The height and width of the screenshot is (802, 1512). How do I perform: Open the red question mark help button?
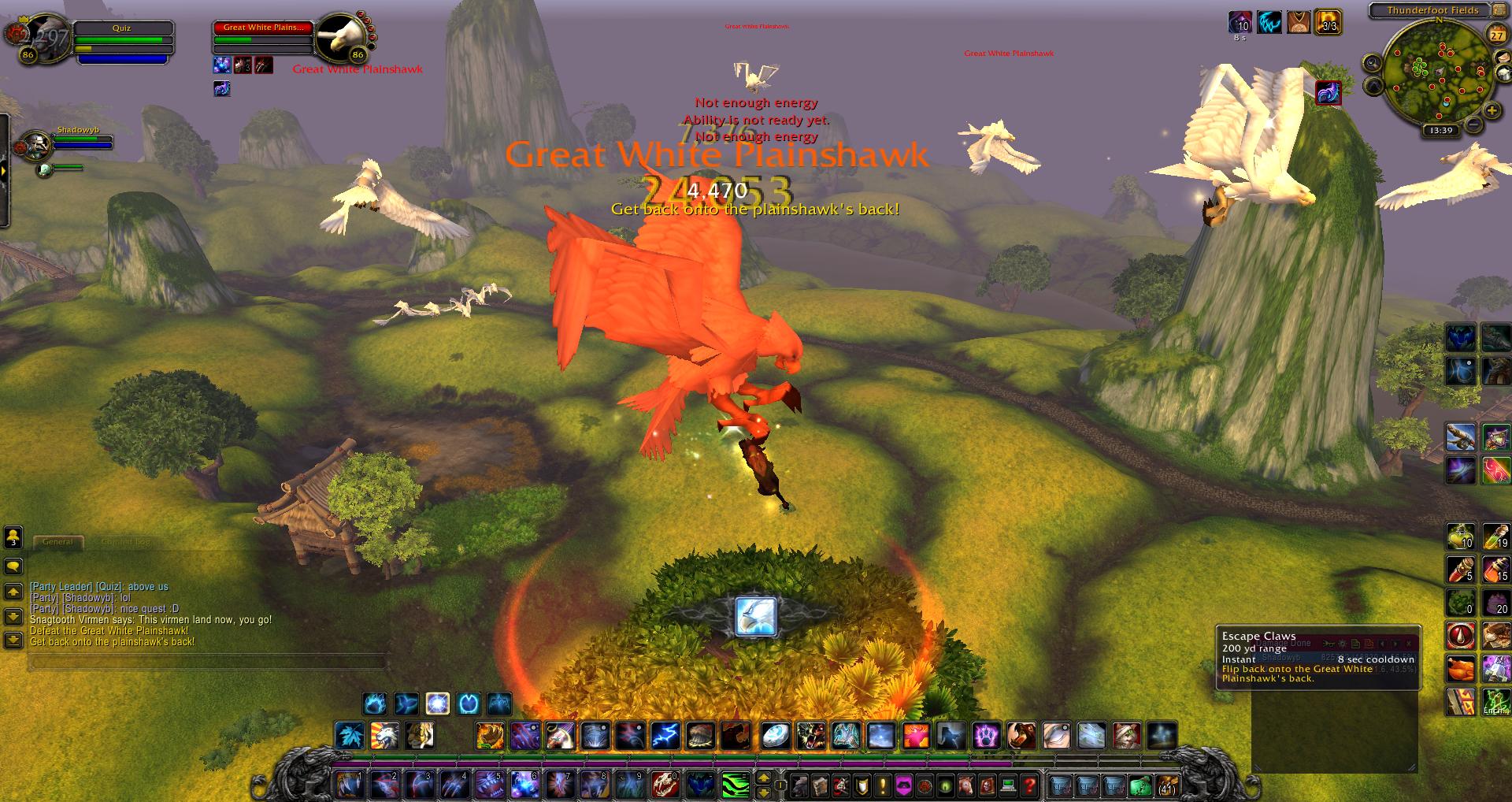(x=1028, y=785)
